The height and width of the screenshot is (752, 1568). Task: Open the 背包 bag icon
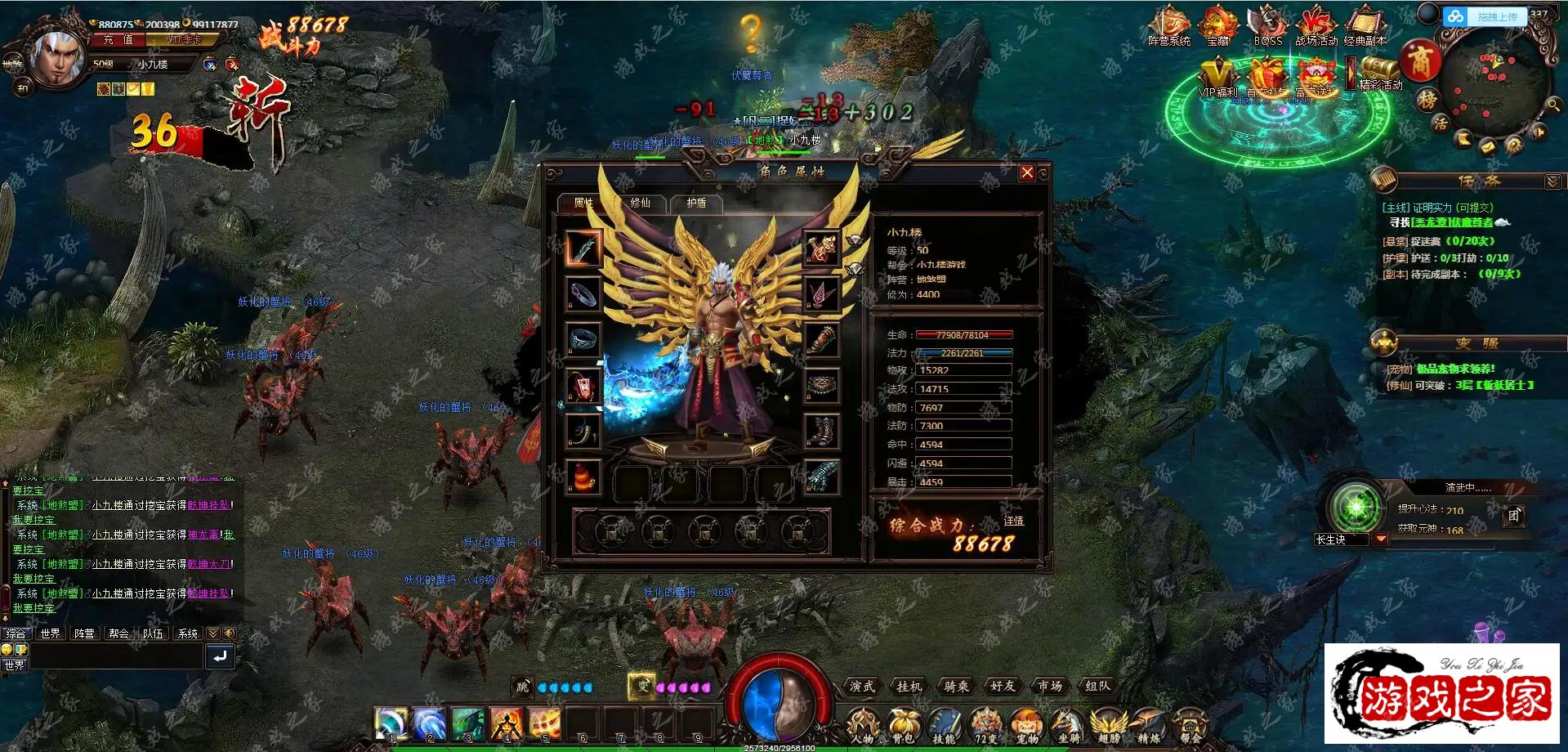[902, 726]
